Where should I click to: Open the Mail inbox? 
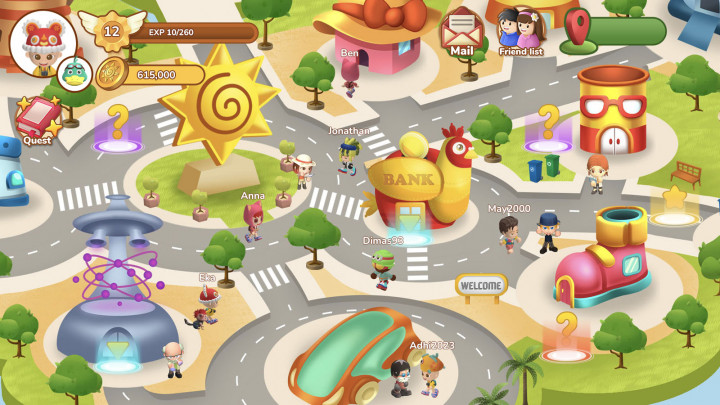[x=462, y=30]
